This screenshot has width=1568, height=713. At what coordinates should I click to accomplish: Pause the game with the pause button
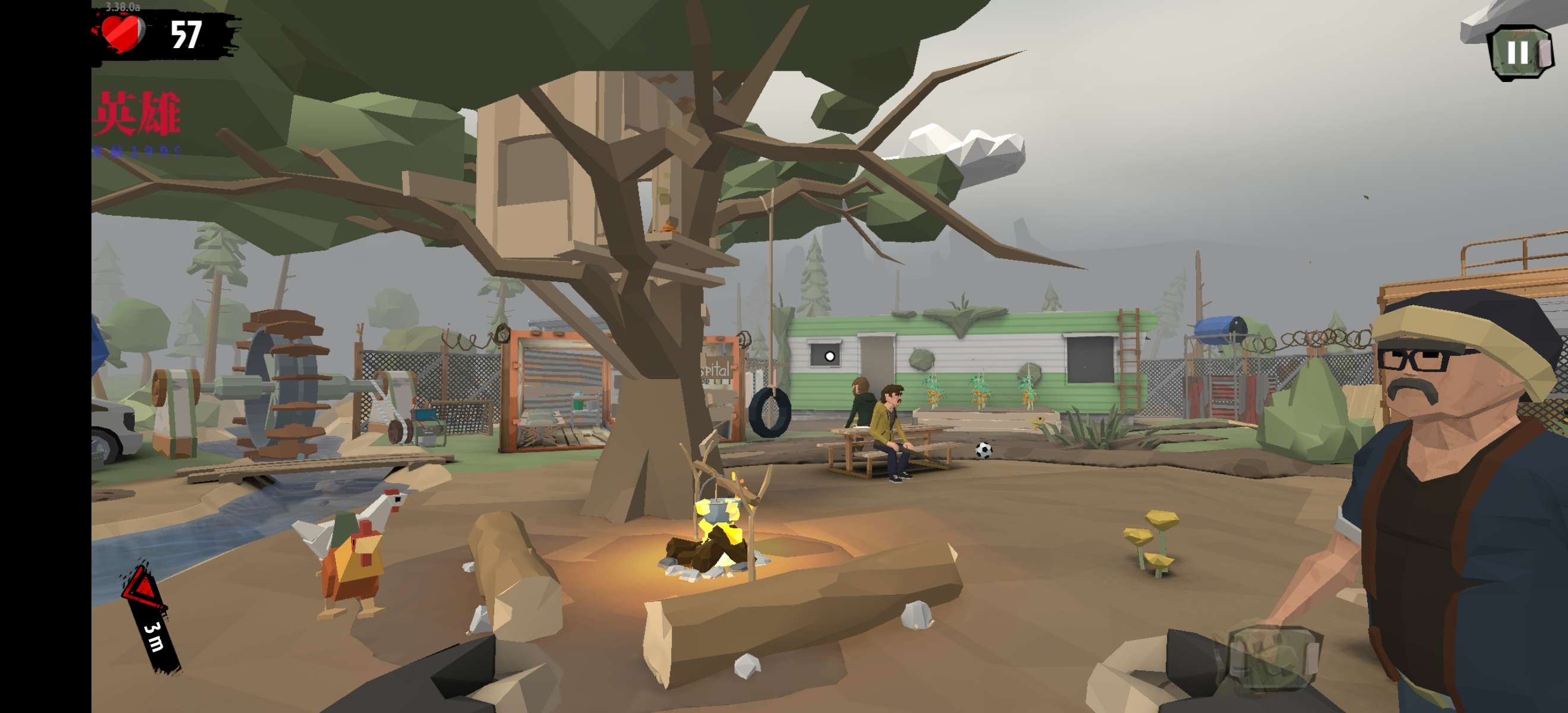[x=1518, y=52]
